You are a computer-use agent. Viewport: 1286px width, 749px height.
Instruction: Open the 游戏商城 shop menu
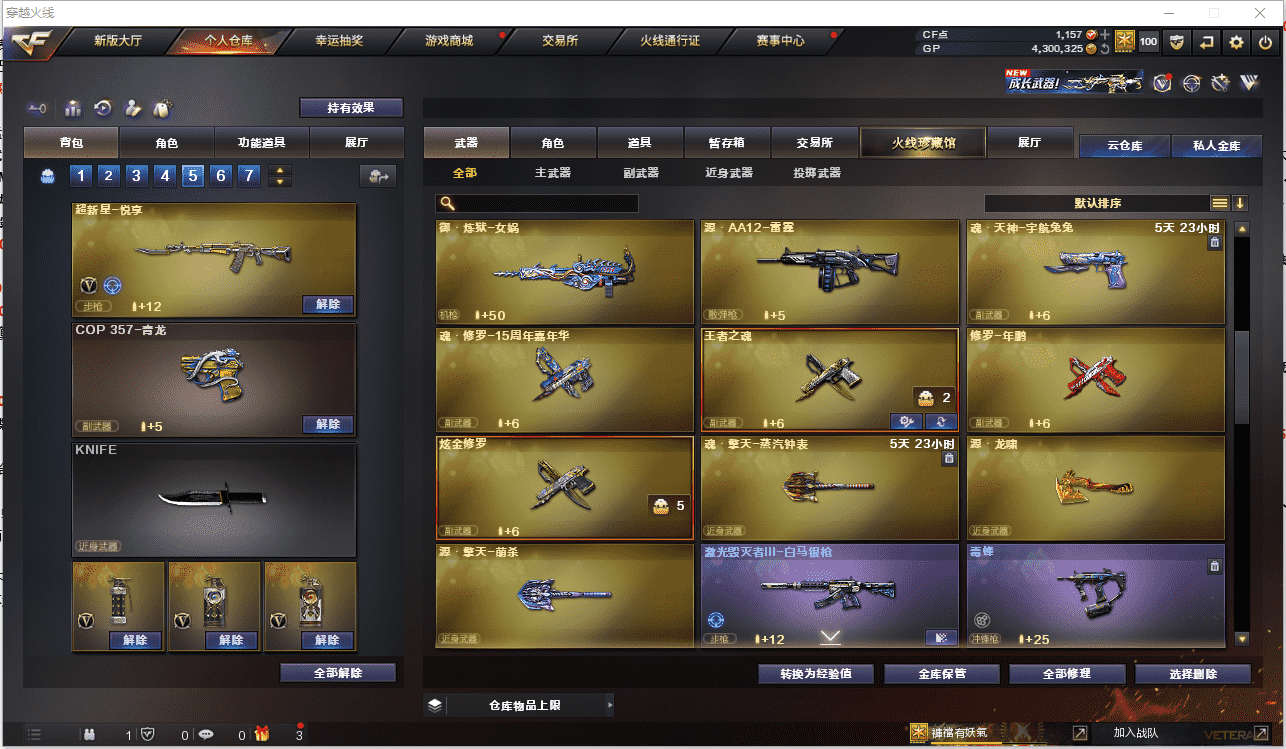449,41
